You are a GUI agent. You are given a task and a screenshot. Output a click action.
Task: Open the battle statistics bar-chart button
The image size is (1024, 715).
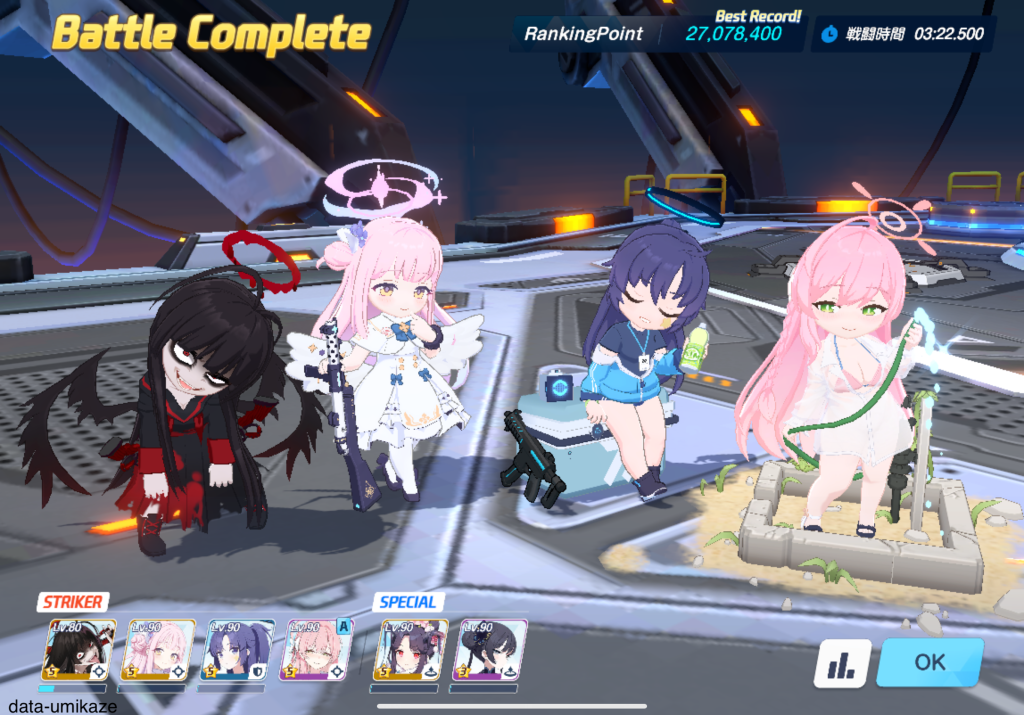[841, 663]
